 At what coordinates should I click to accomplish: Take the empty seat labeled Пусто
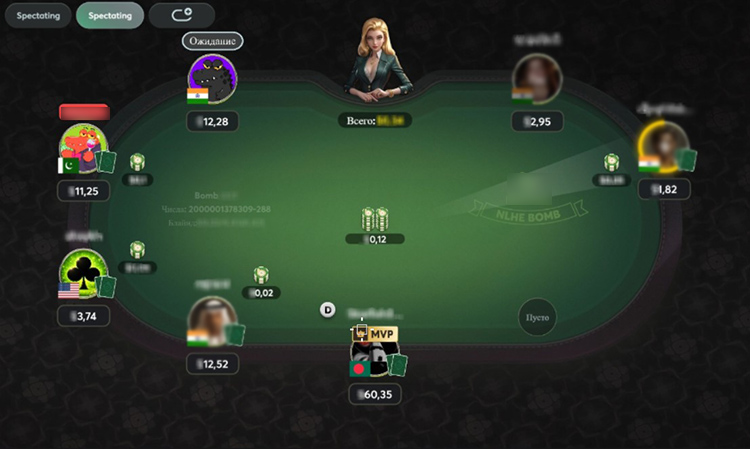coord(537,317)
